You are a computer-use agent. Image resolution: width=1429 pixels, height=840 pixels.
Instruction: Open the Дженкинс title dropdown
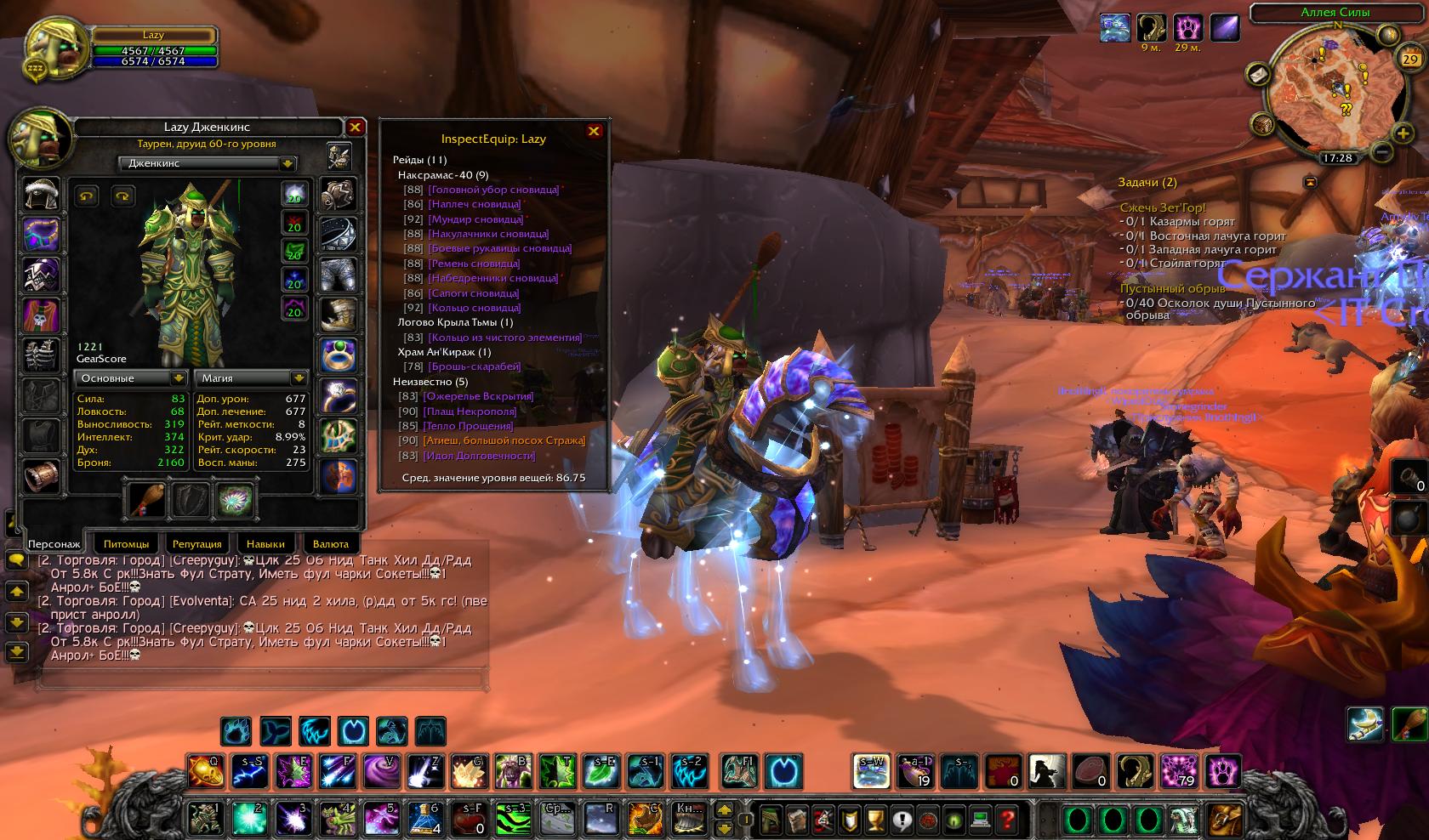(288, 163)
